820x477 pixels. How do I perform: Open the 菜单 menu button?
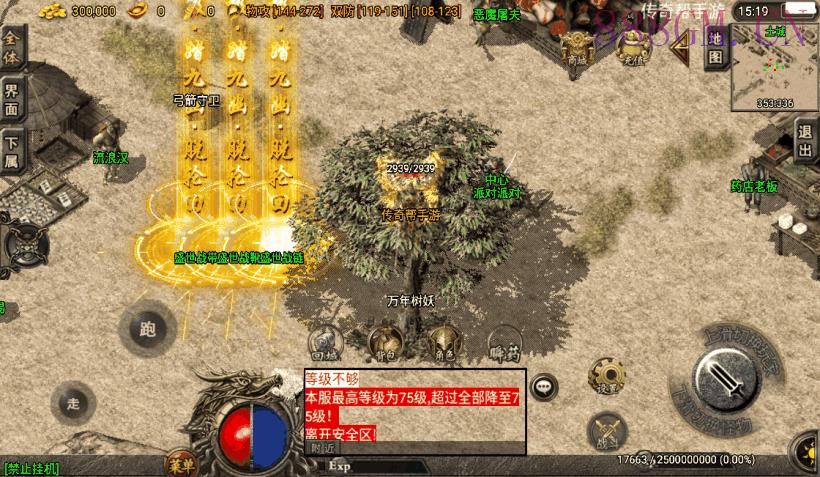pyautogui.click(x=180, y=463)
